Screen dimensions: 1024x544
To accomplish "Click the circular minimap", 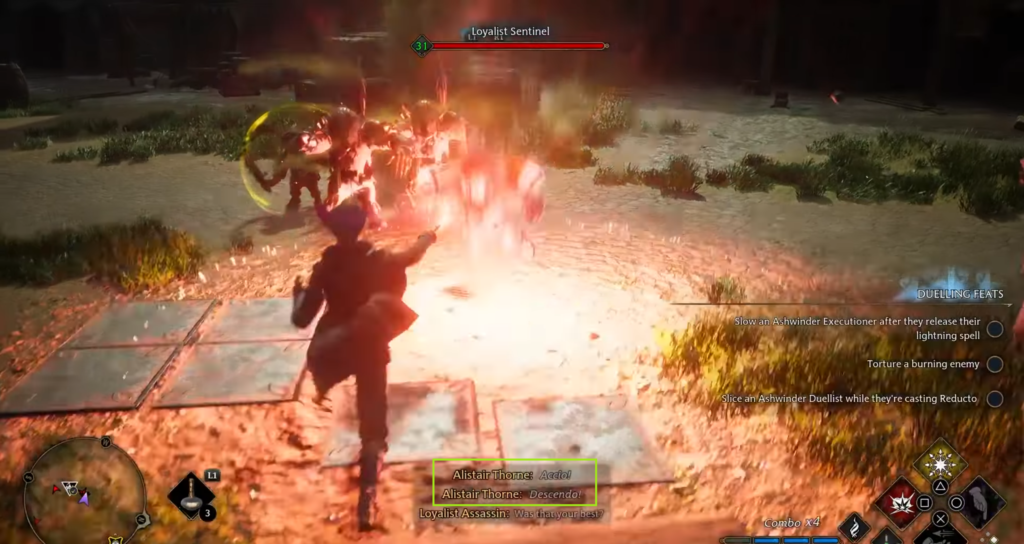I will [x=83, y=490].
